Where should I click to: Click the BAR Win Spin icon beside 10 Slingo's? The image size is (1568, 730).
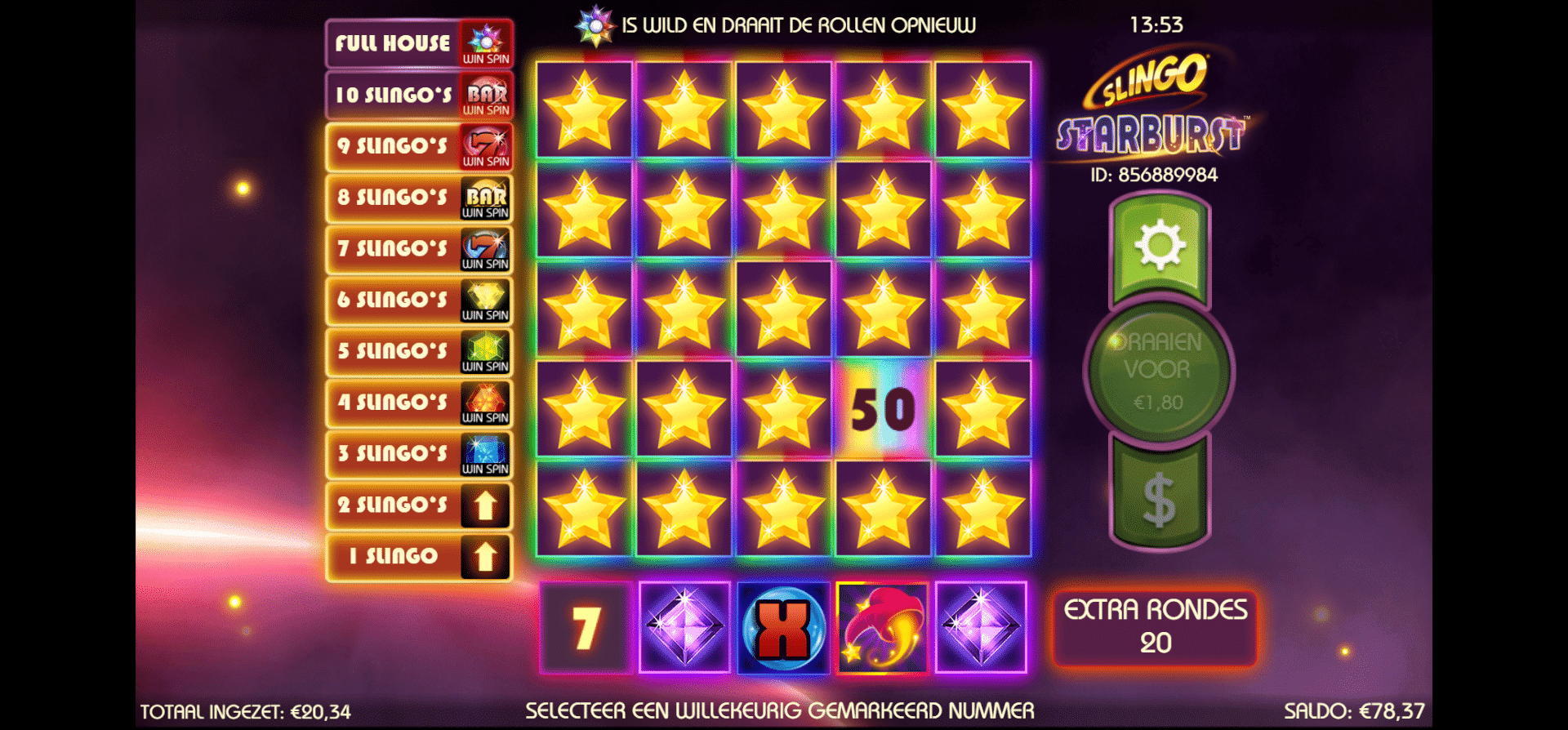click(485, 94)
